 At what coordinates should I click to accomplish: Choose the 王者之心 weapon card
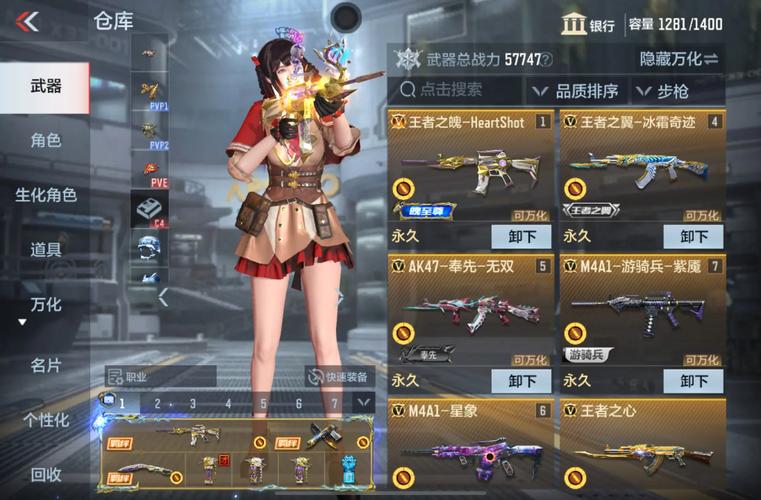642,445
